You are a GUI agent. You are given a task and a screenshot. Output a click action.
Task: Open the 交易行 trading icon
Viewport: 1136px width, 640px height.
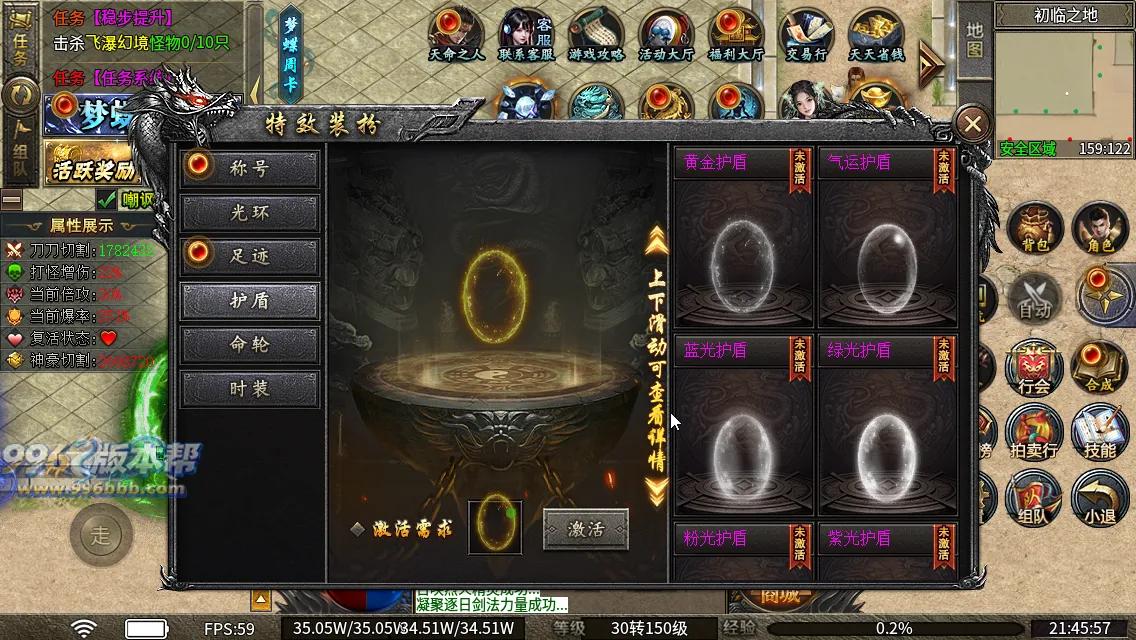(806, 36)
